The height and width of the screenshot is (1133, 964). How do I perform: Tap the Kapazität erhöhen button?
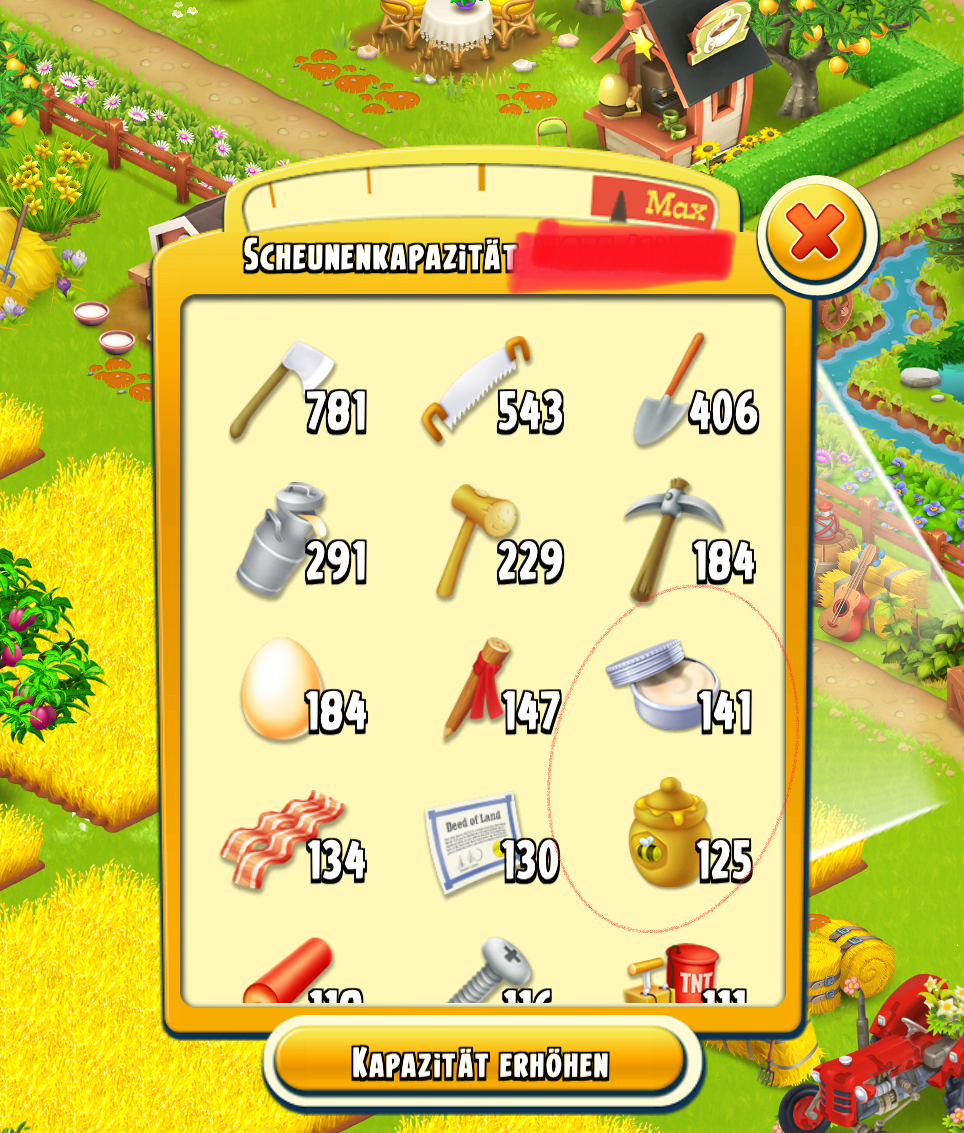[x=479, y=1062]
